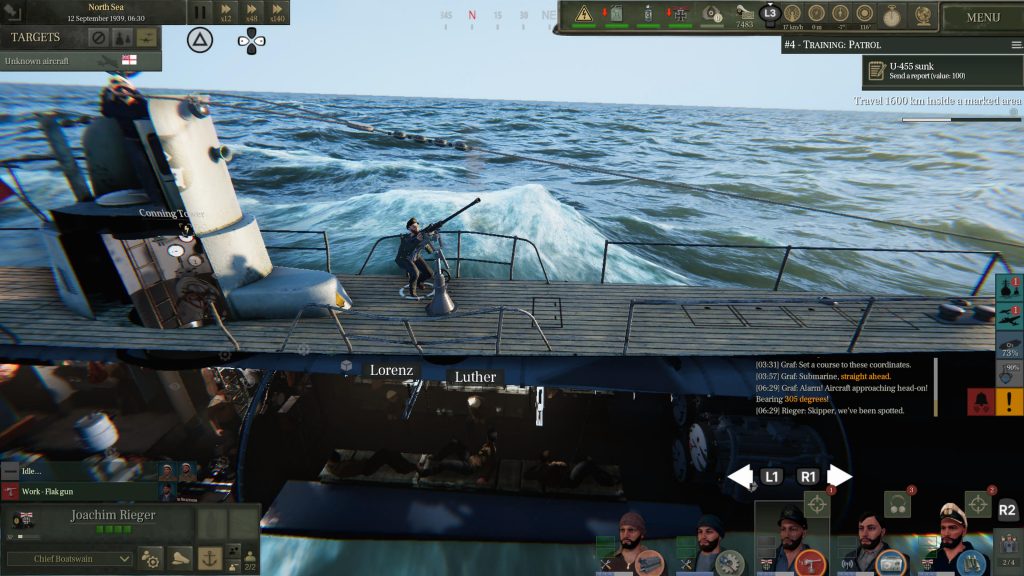Open the Chief Boatswain role dropdown
Viewport: 1024px width, 576px height.
(69, 558)
